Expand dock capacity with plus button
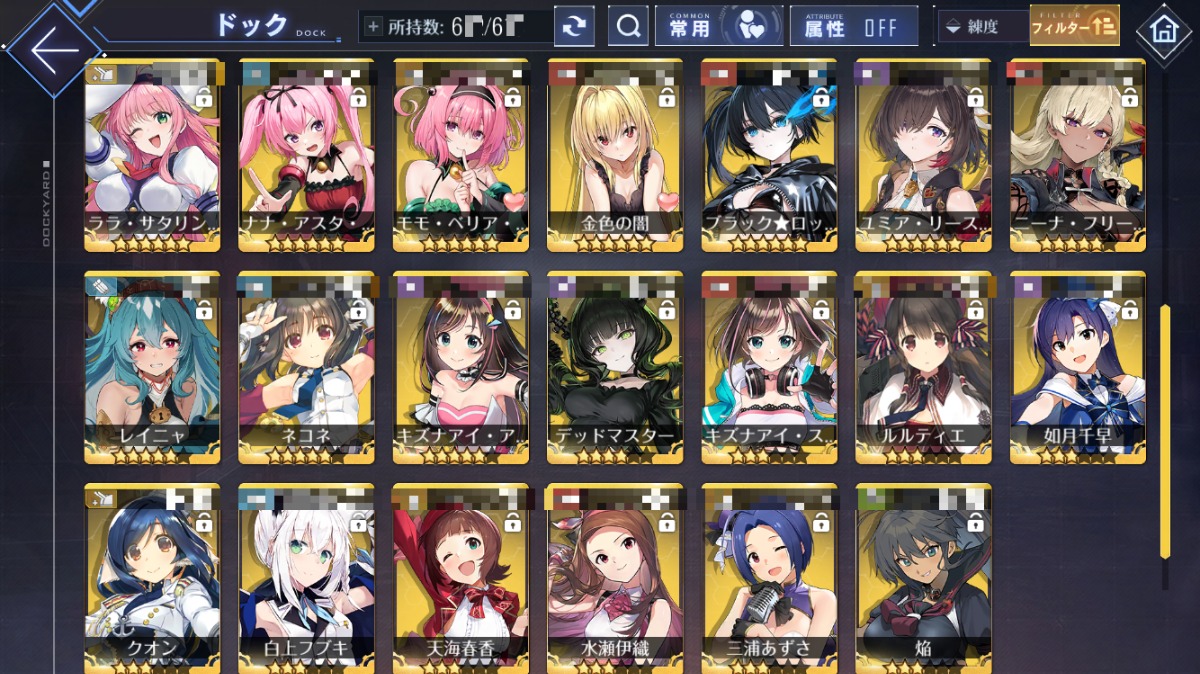This screenshot has height=674, width=1200. coord(373,27)
